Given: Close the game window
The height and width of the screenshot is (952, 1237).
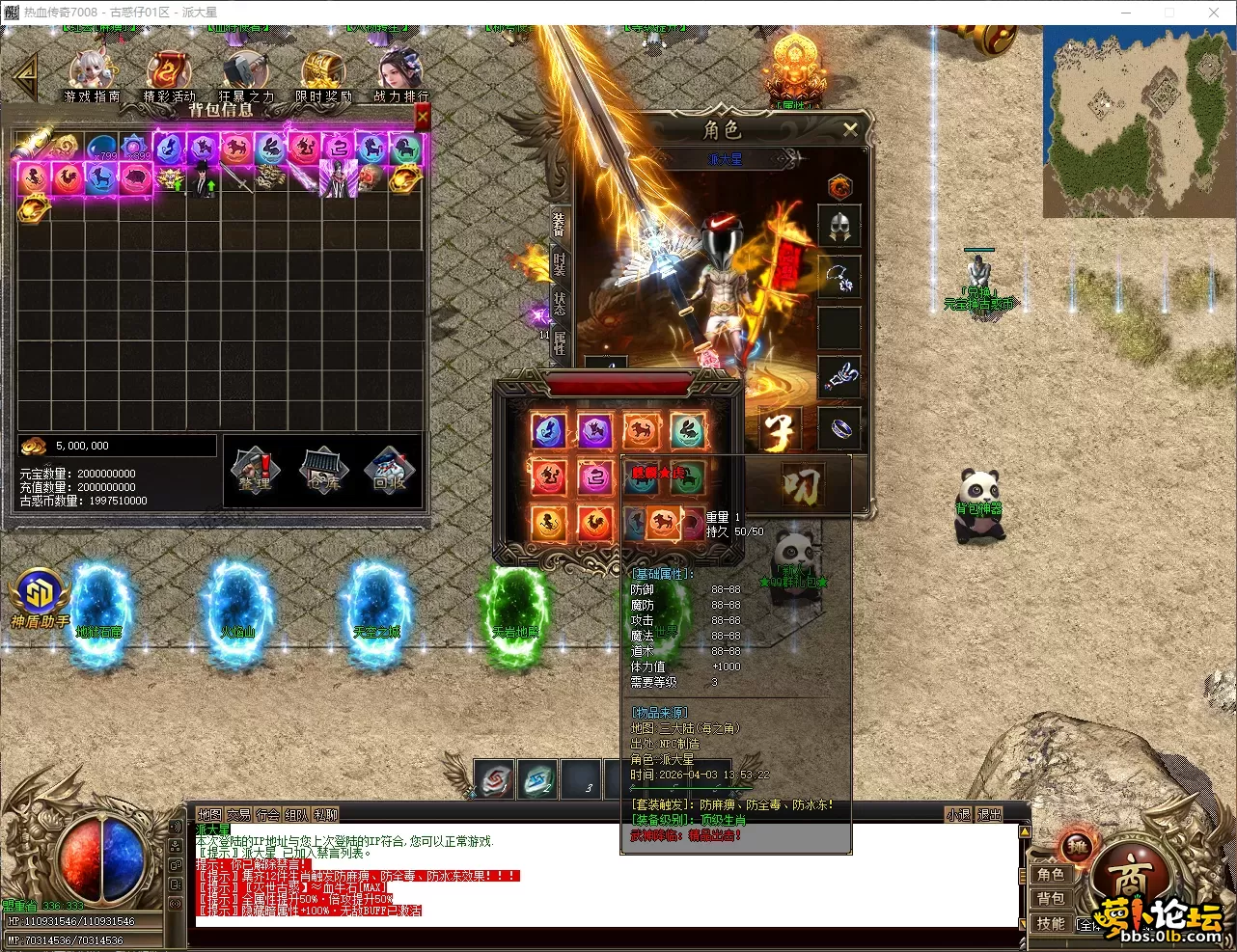Looking at the screenshot, I should point(1214,13).
